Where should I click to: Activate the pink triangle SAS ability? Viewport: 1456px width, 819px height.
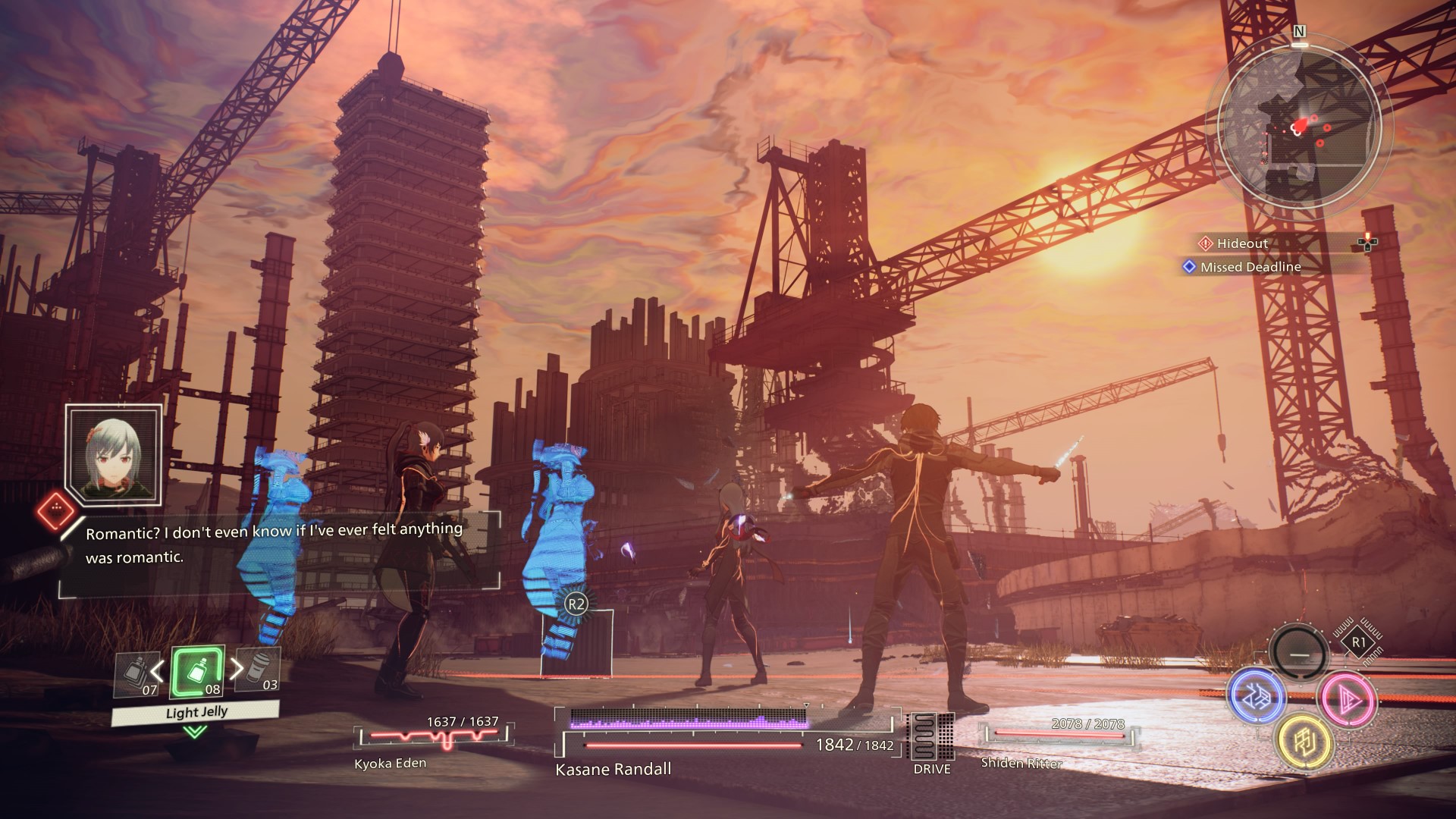click(1347, 697)
